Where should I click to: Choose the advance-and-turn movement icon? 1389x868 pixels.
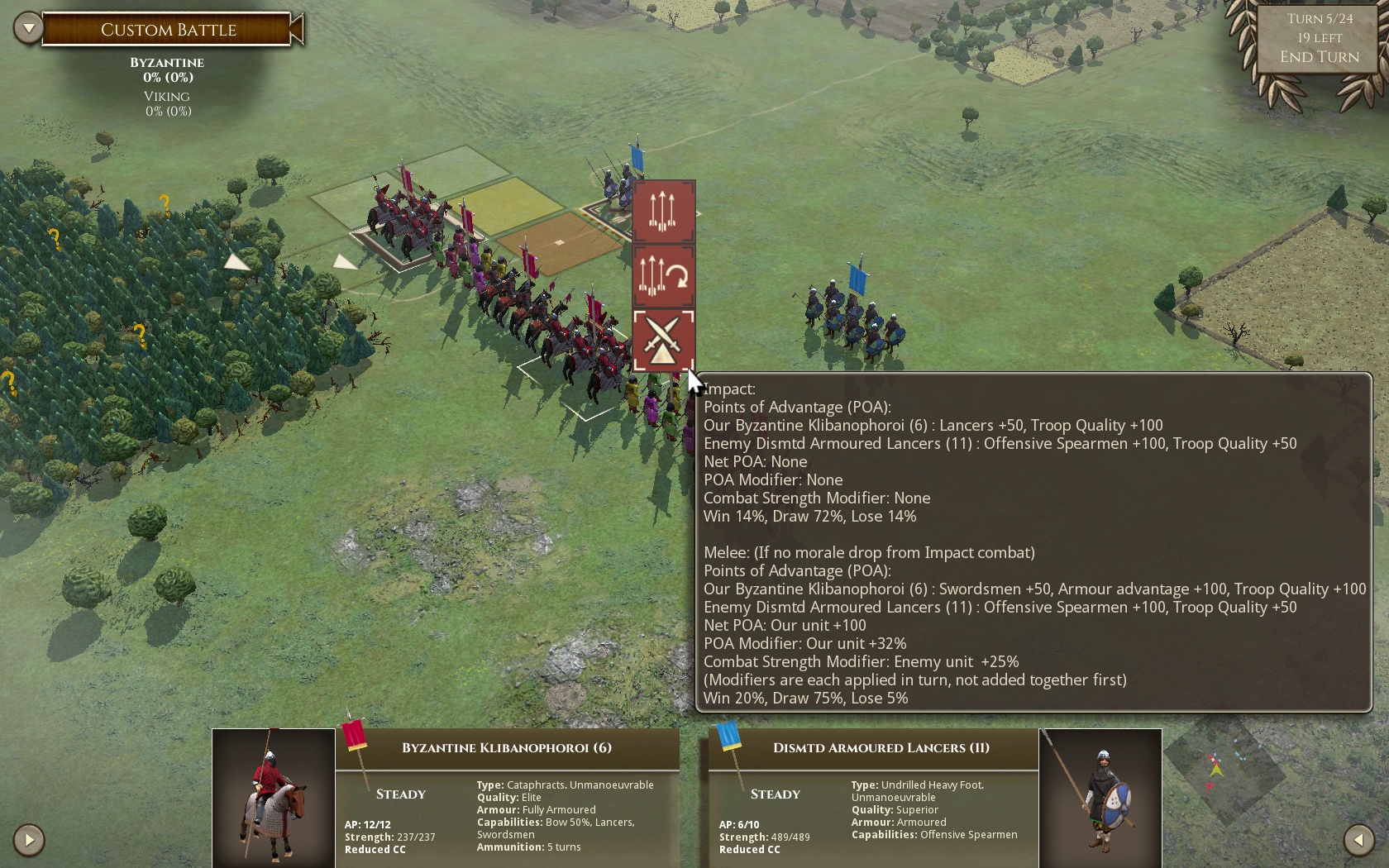(665, 277)
